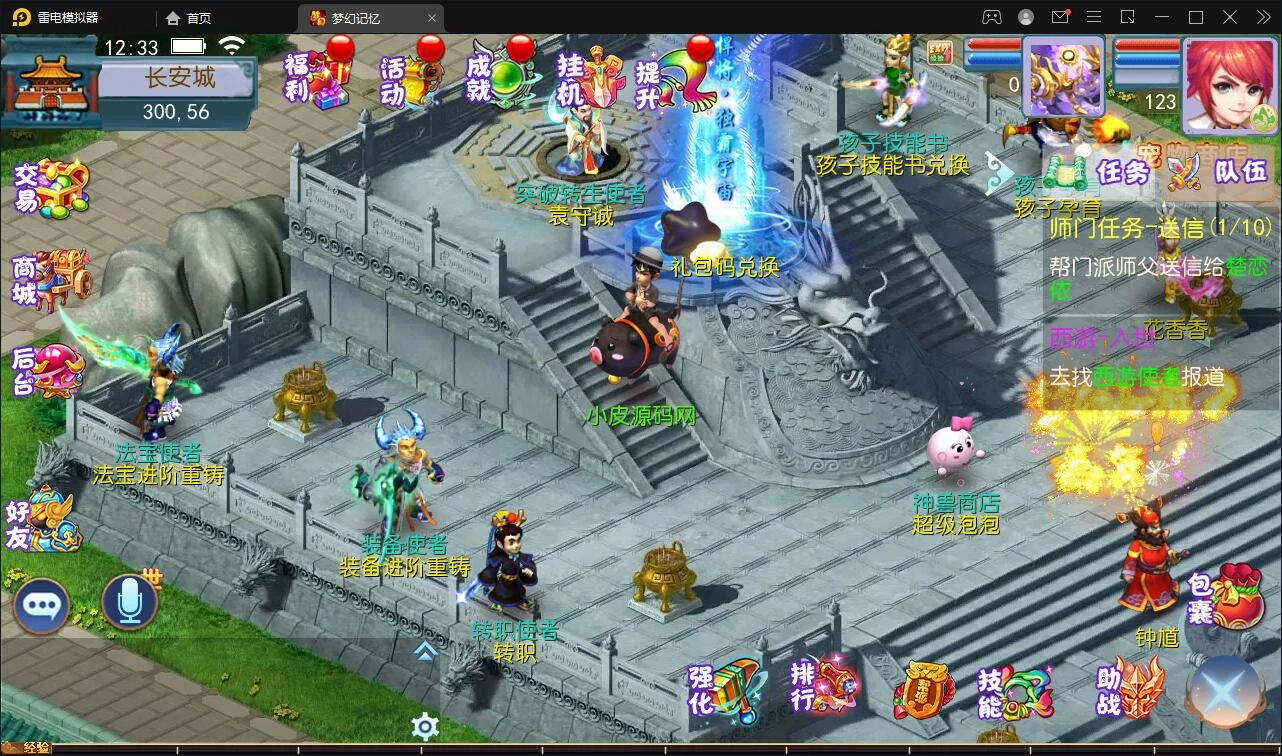Select the 师门任务-送信 quest entry

pos(1159,228)
